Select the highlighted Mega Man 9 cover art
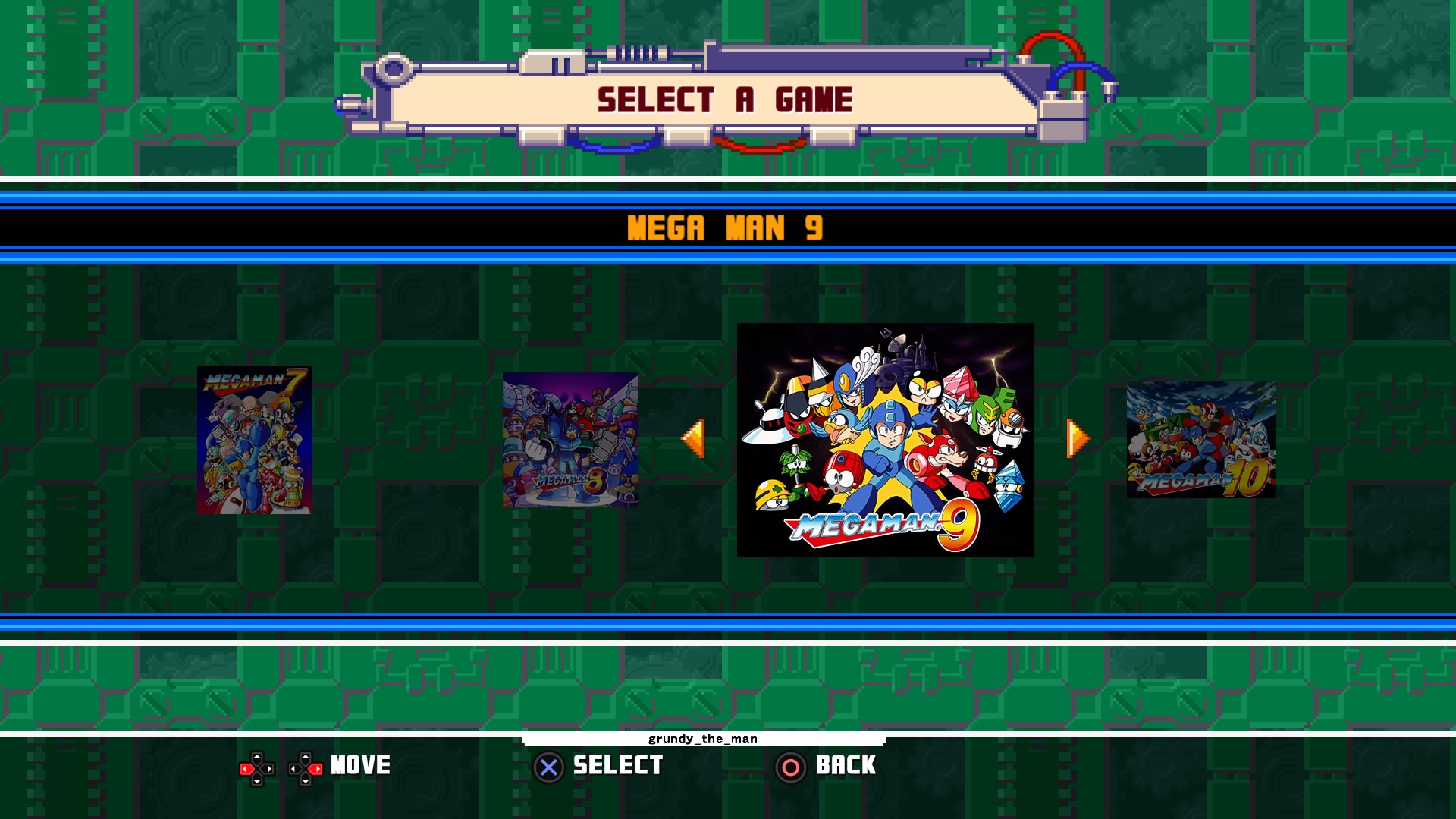This screenshot has width=1456, height=819. coord(884,440)
